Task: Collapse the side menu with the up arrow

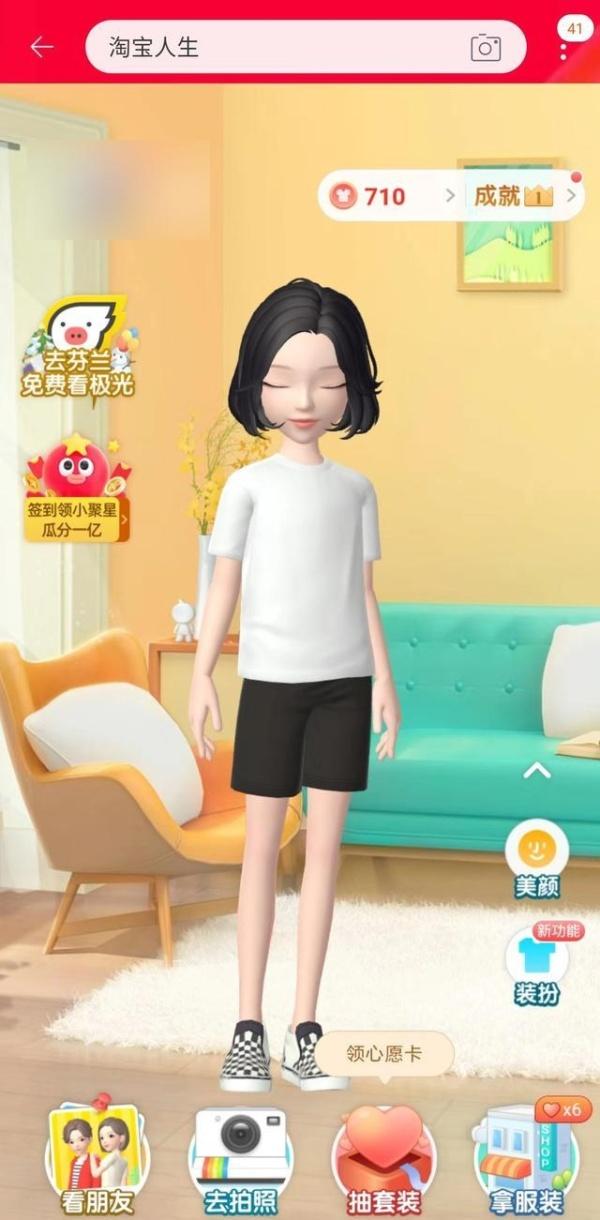Action: coord(537,770)
